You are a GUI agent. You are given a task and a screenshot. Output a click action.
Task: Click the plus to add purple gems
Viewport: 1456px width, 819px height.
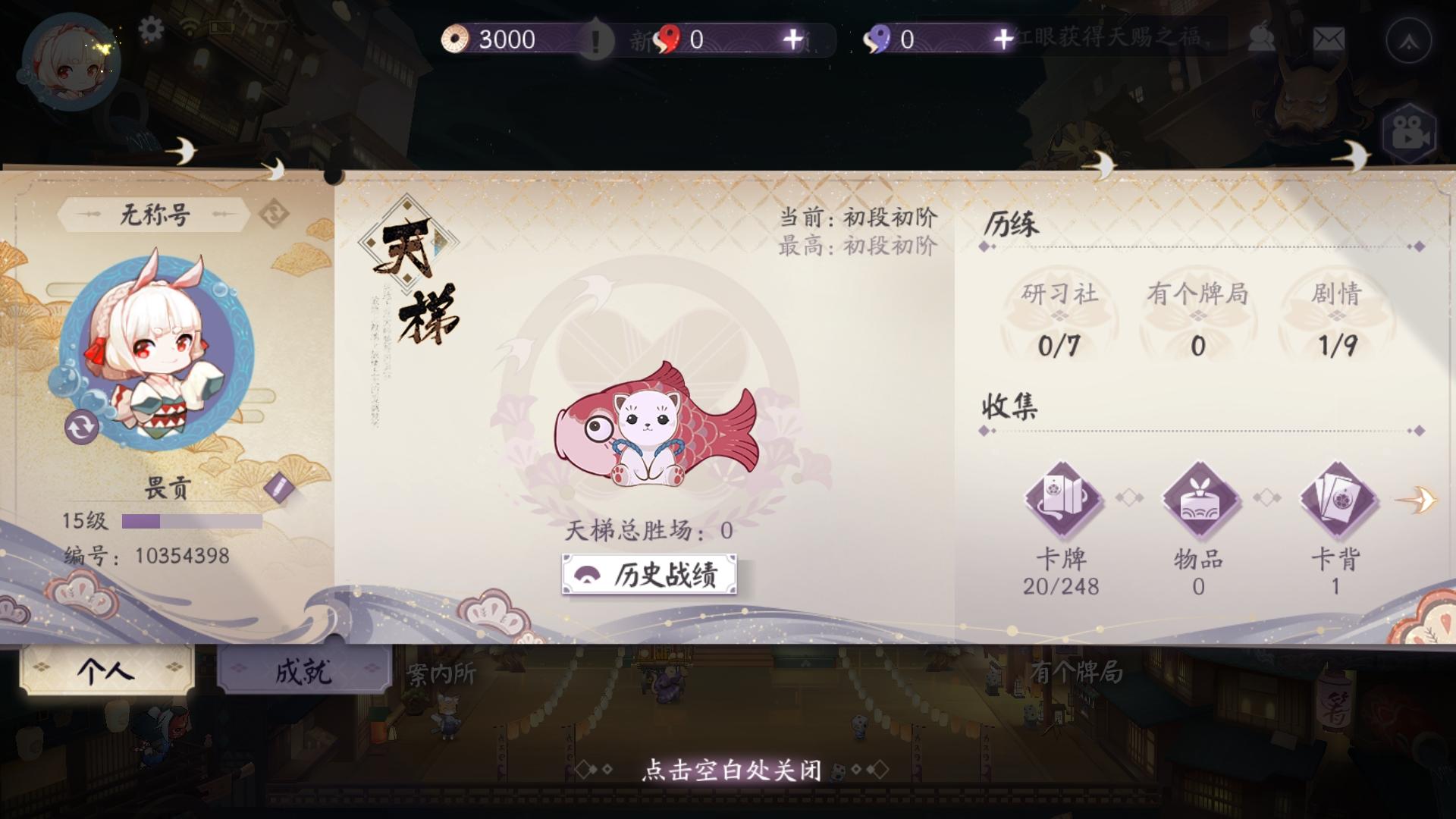click(x=1003, y=37)
